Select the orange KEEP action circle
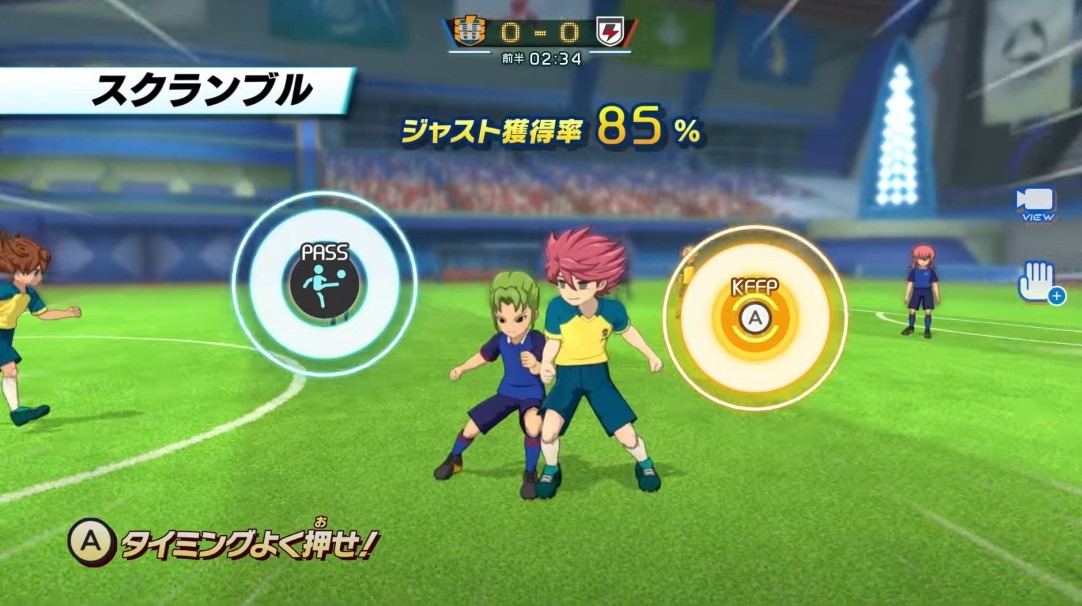The height and width of the screenshot is (606, 1082). 755,317
